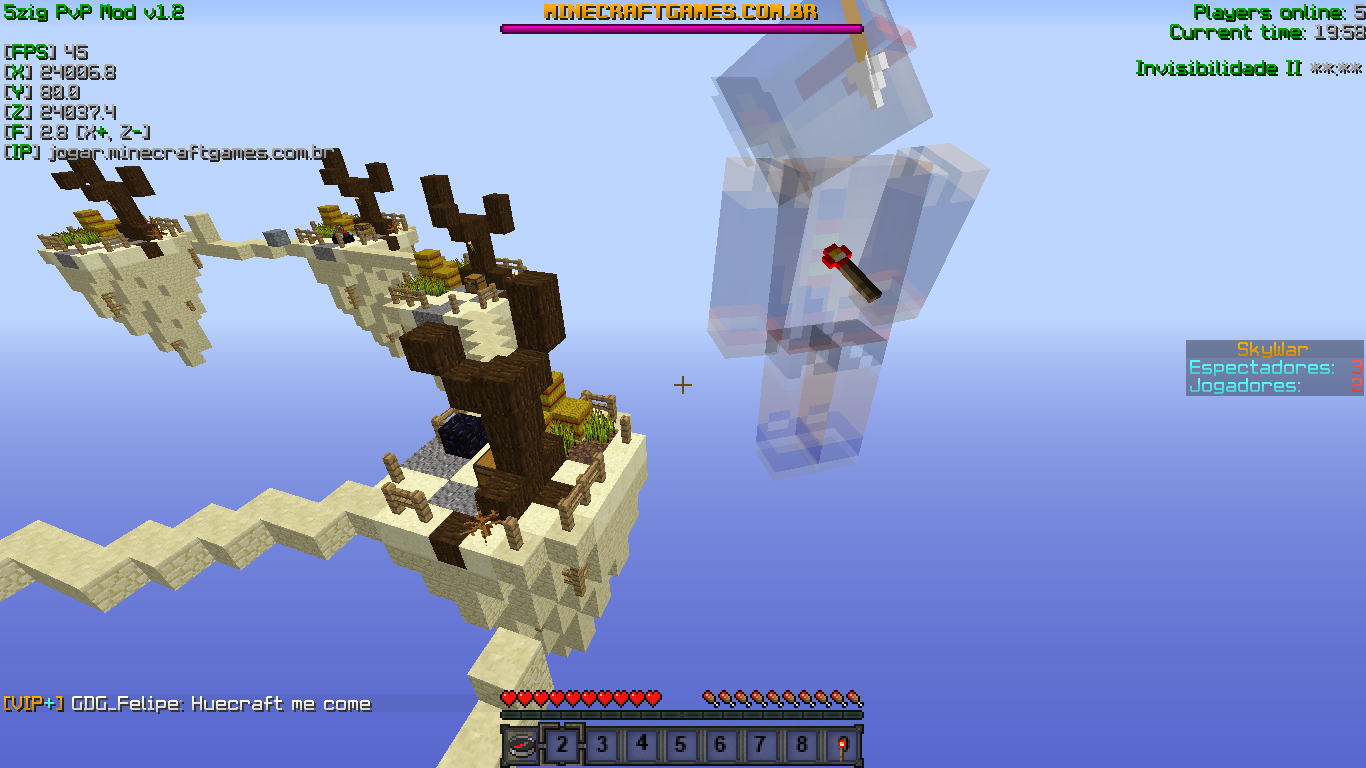Switch to hotbar slot number 8
The width and height of the screenshot is (1366, 768).
click(801, 745)
